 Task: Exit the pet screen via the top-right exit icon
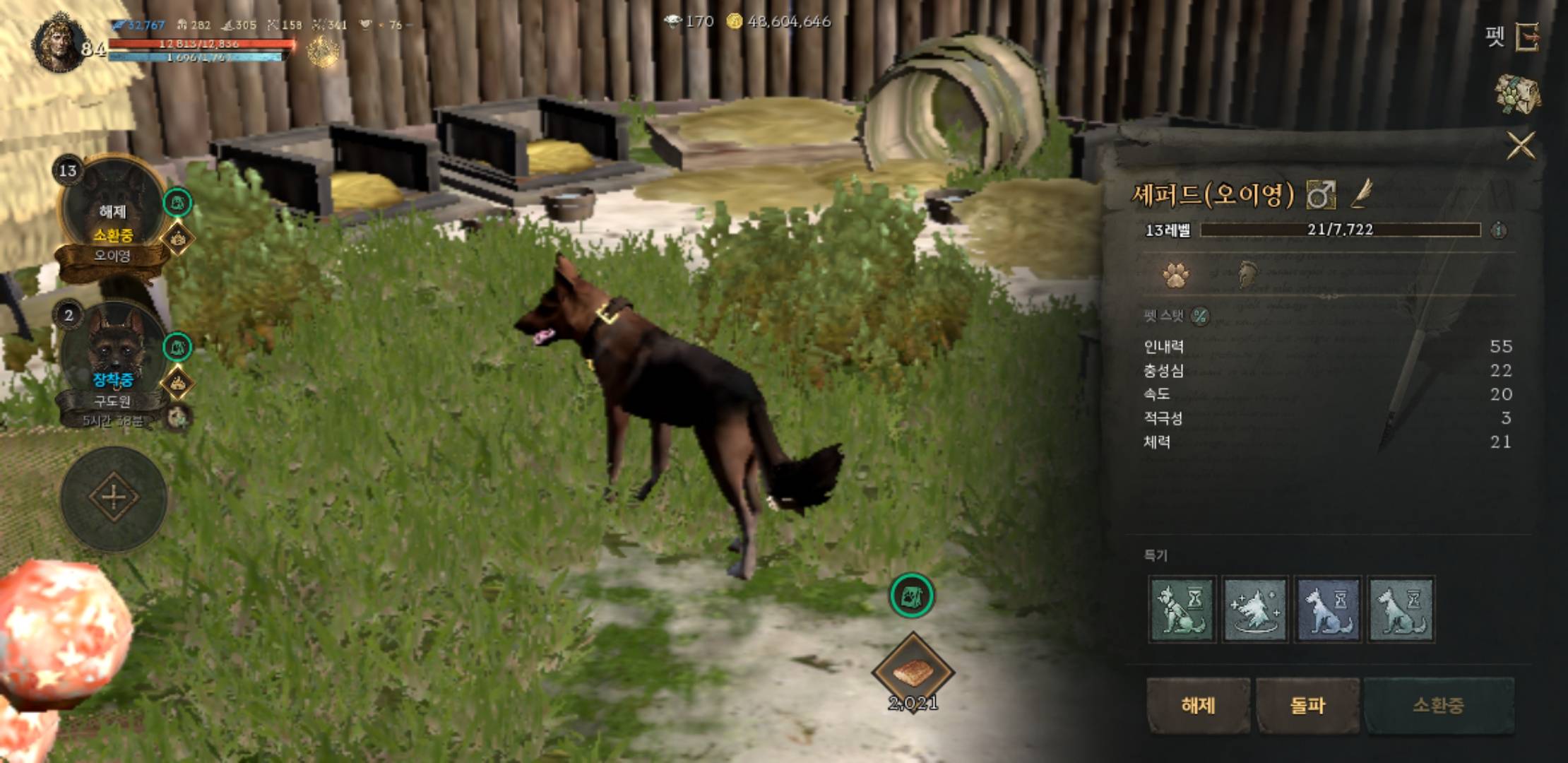tap(1528, 37)
